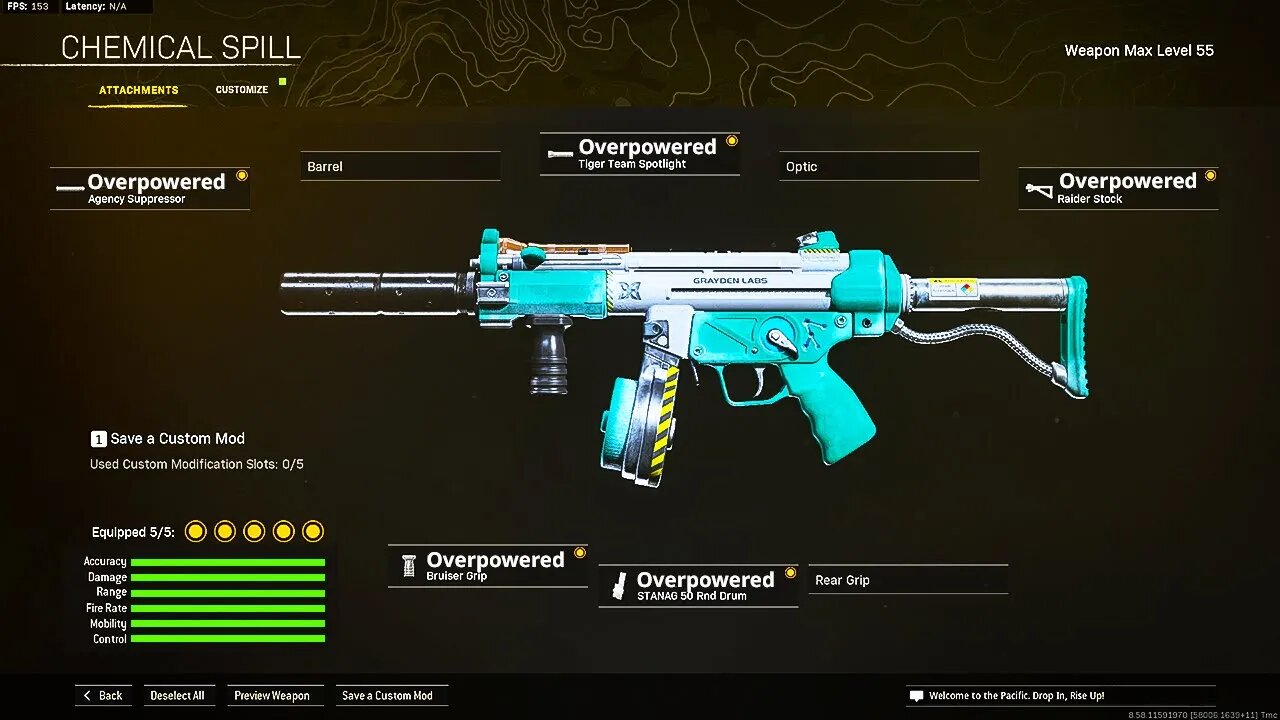Image resolution: width=1280 pixels, height=720 pixels.
Task: Open the empty Barrel attachment slot
Action: [400, 166]
